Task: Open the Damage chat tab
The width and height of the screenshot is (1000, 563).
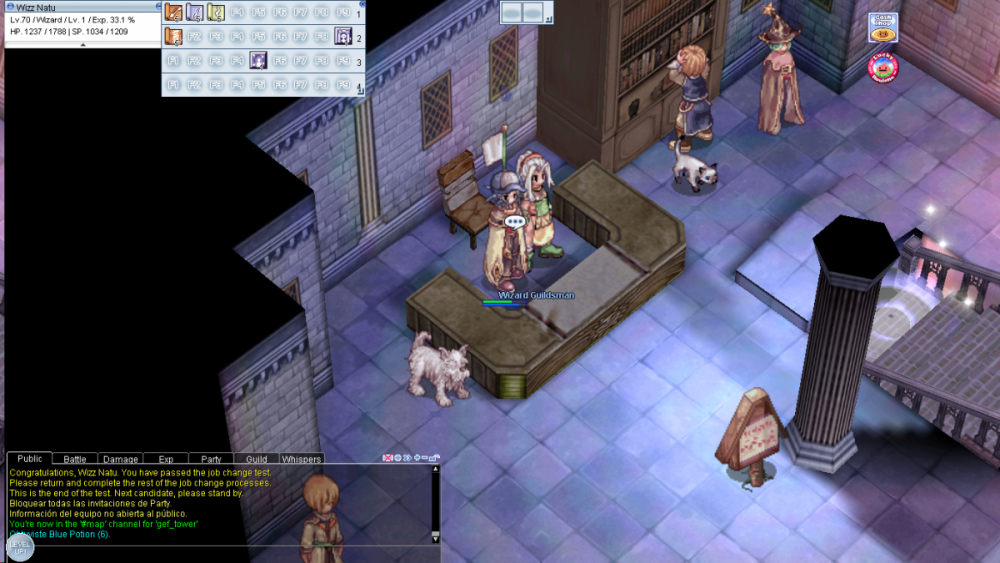Action: (121, 460)
